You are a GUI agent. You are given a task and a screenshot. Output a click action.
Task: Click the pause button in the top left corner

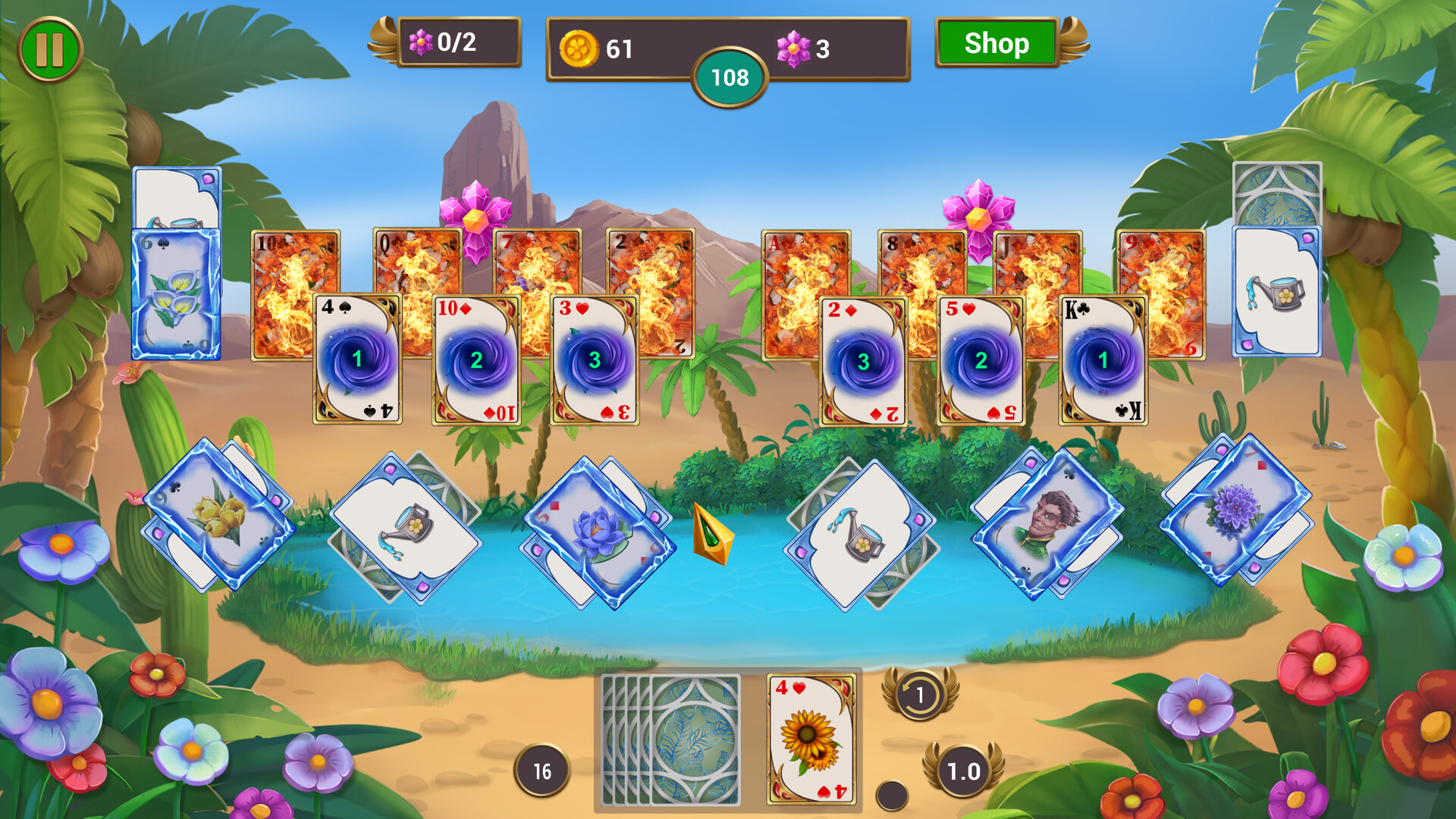pyautogui.click(x=48, y=47)
